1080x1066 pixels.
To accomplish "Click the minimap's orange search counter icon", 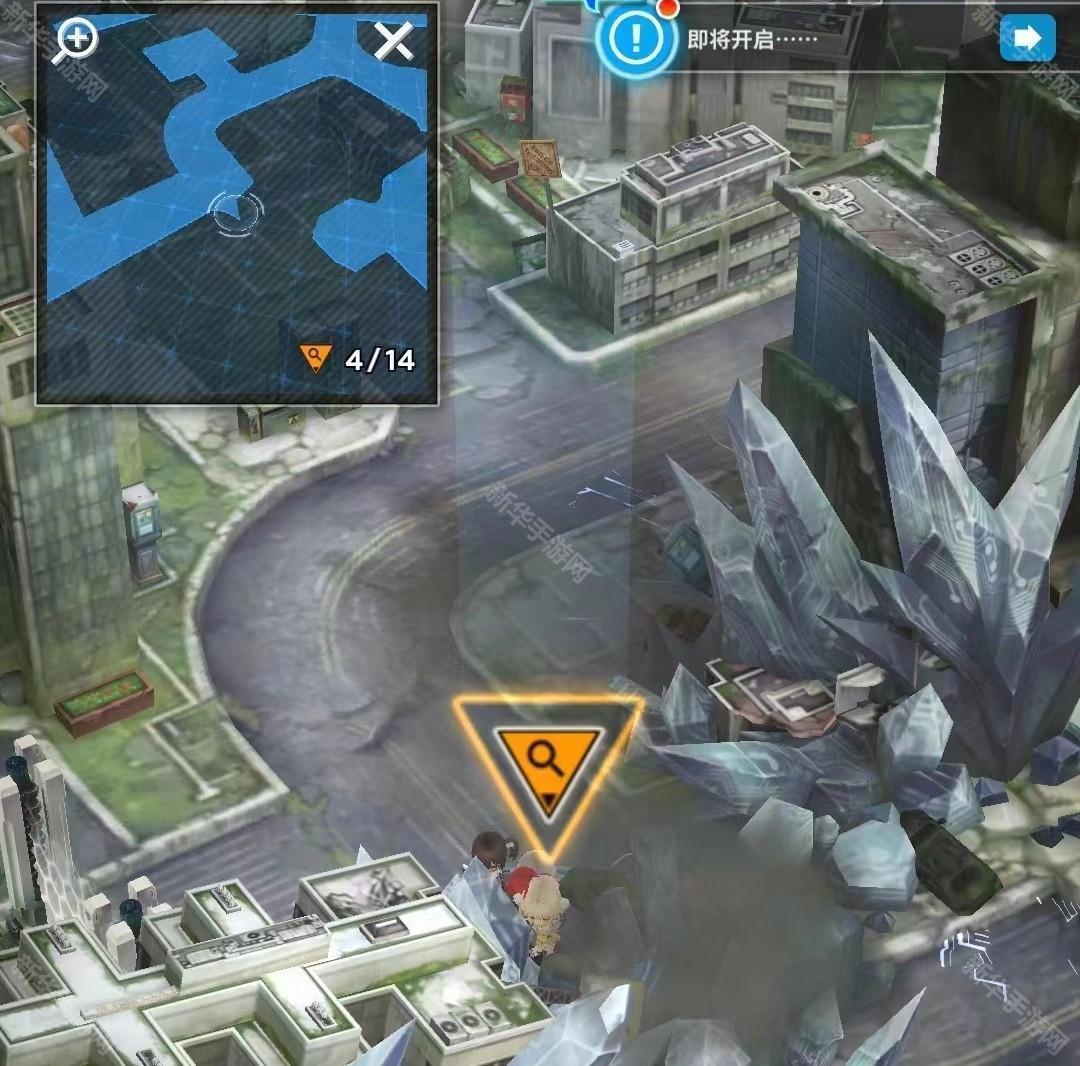I will [x=316, y=358].
